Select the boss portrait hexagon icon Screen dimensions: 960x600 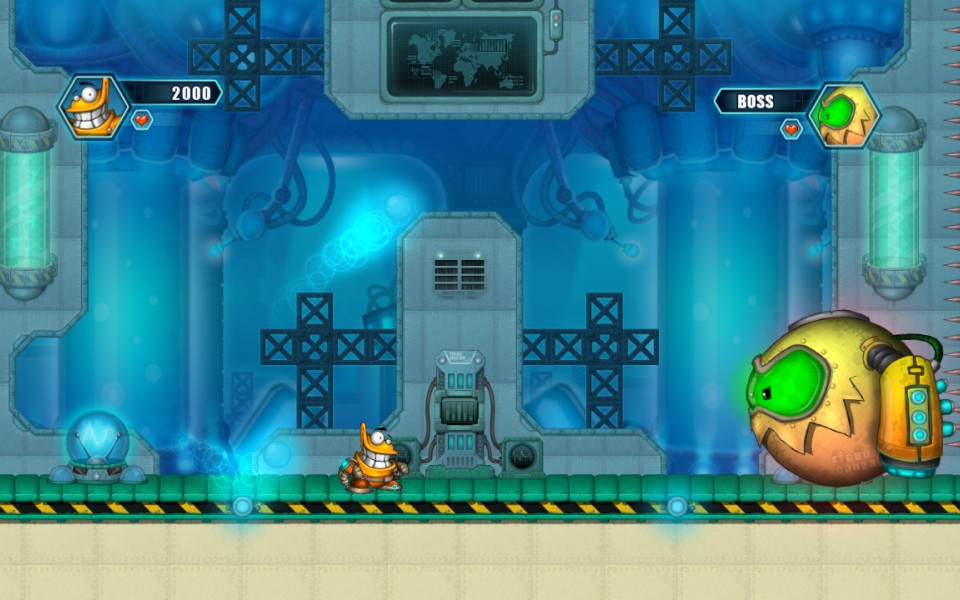pos(843,115)
